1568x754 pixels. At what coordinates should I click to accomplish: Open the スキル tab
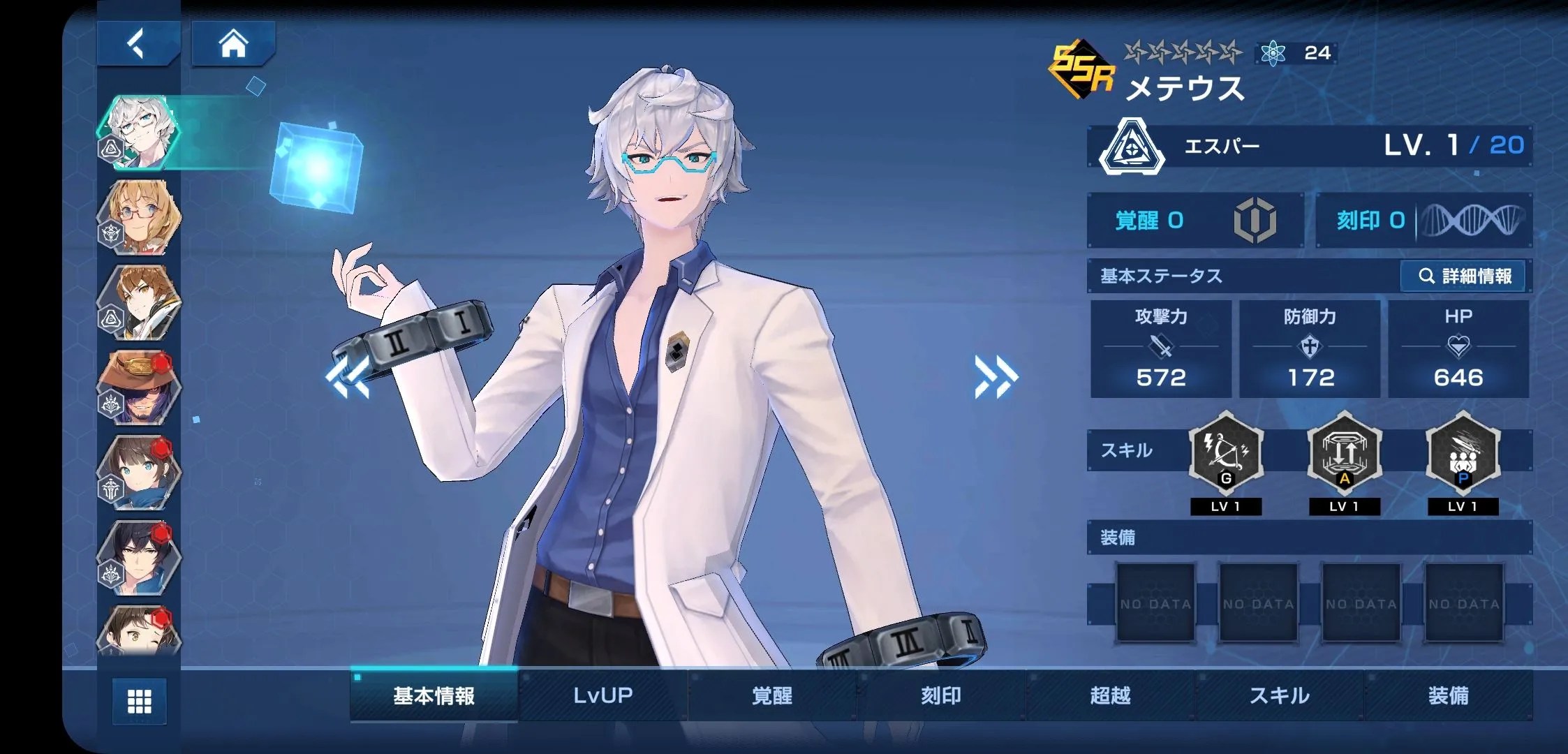tap(1279, 695)
